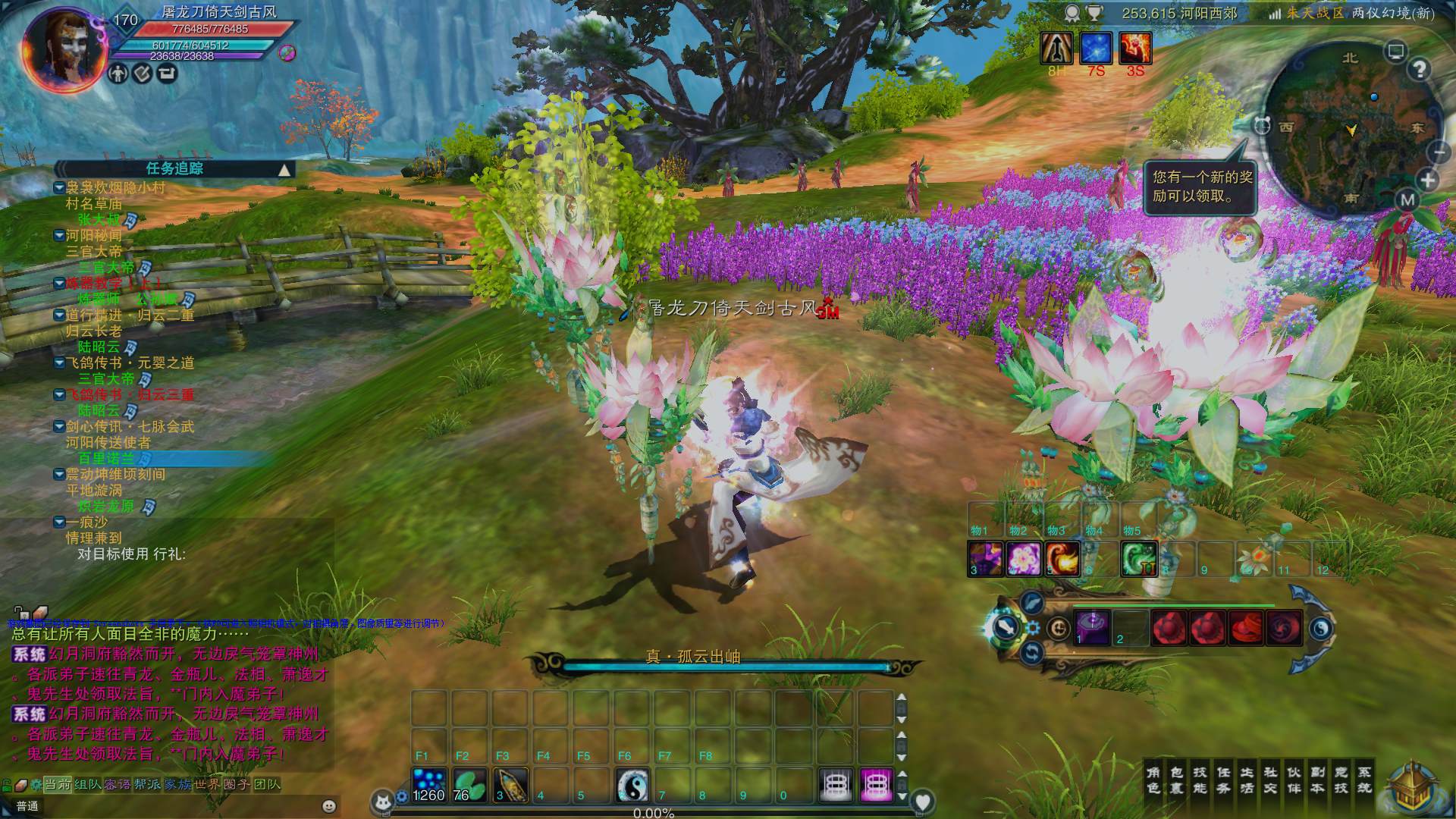Use the fire swirl skill icon
The width and height of the screenshot is (1456, 819).
1062,559
